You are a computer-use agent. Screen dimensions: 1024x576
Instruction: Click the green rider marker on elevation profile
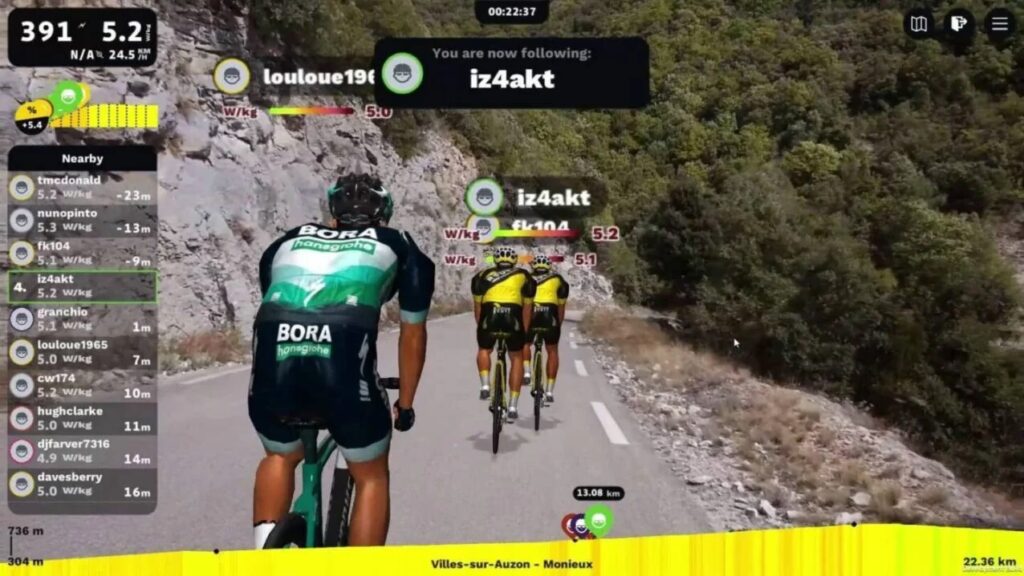click(x=598, y=519)
